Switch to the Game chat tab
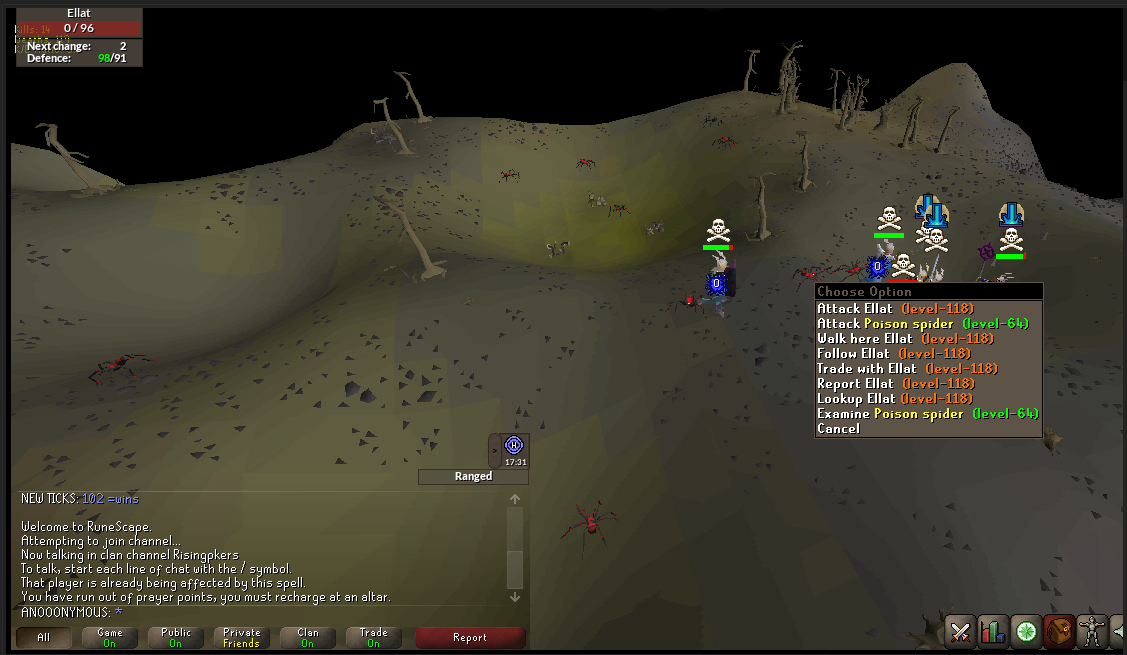Viewport: 1127px width, 655px height. 110,637
